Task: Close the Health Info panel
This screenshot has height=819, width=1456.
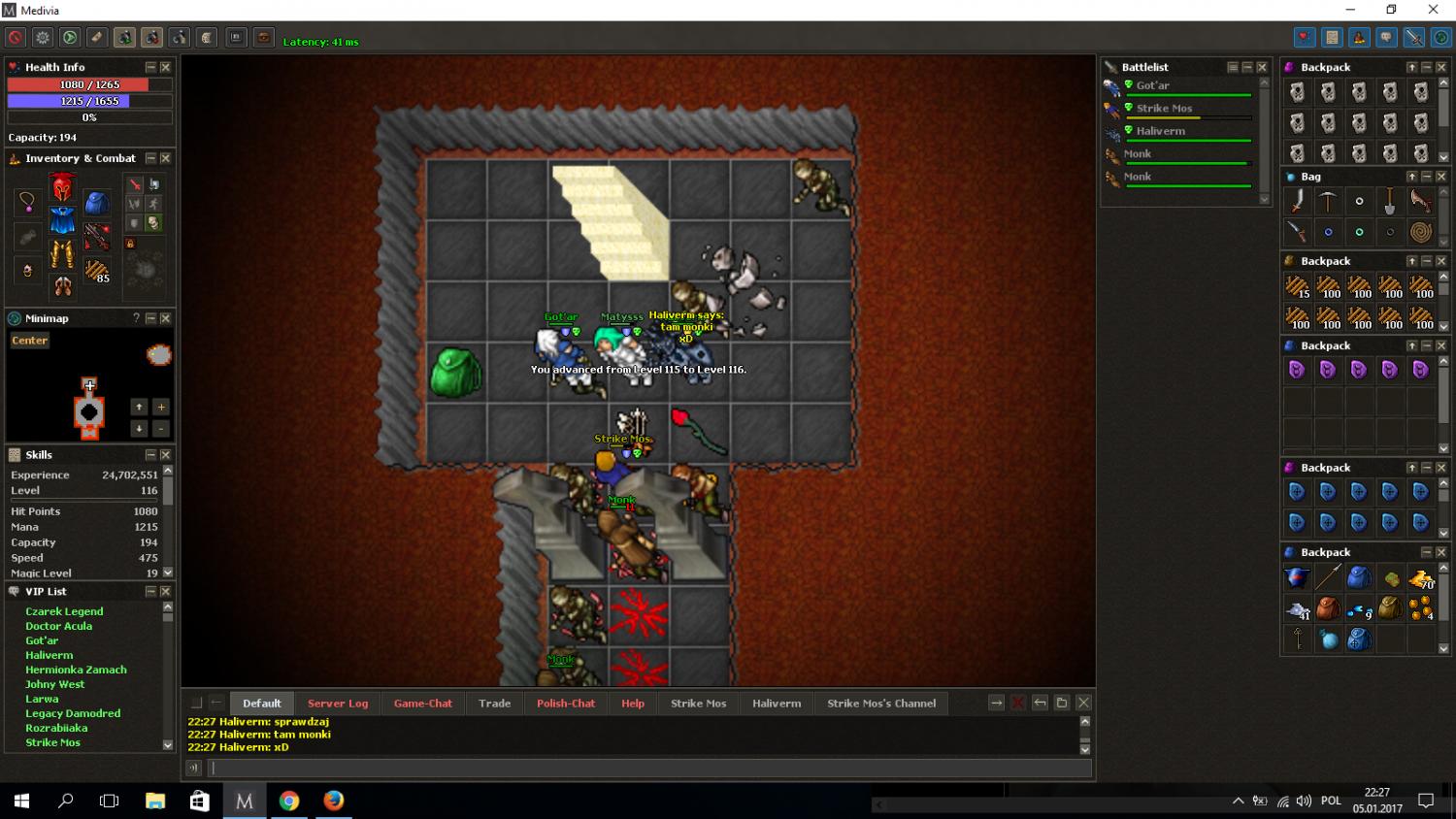Action: 165,67
